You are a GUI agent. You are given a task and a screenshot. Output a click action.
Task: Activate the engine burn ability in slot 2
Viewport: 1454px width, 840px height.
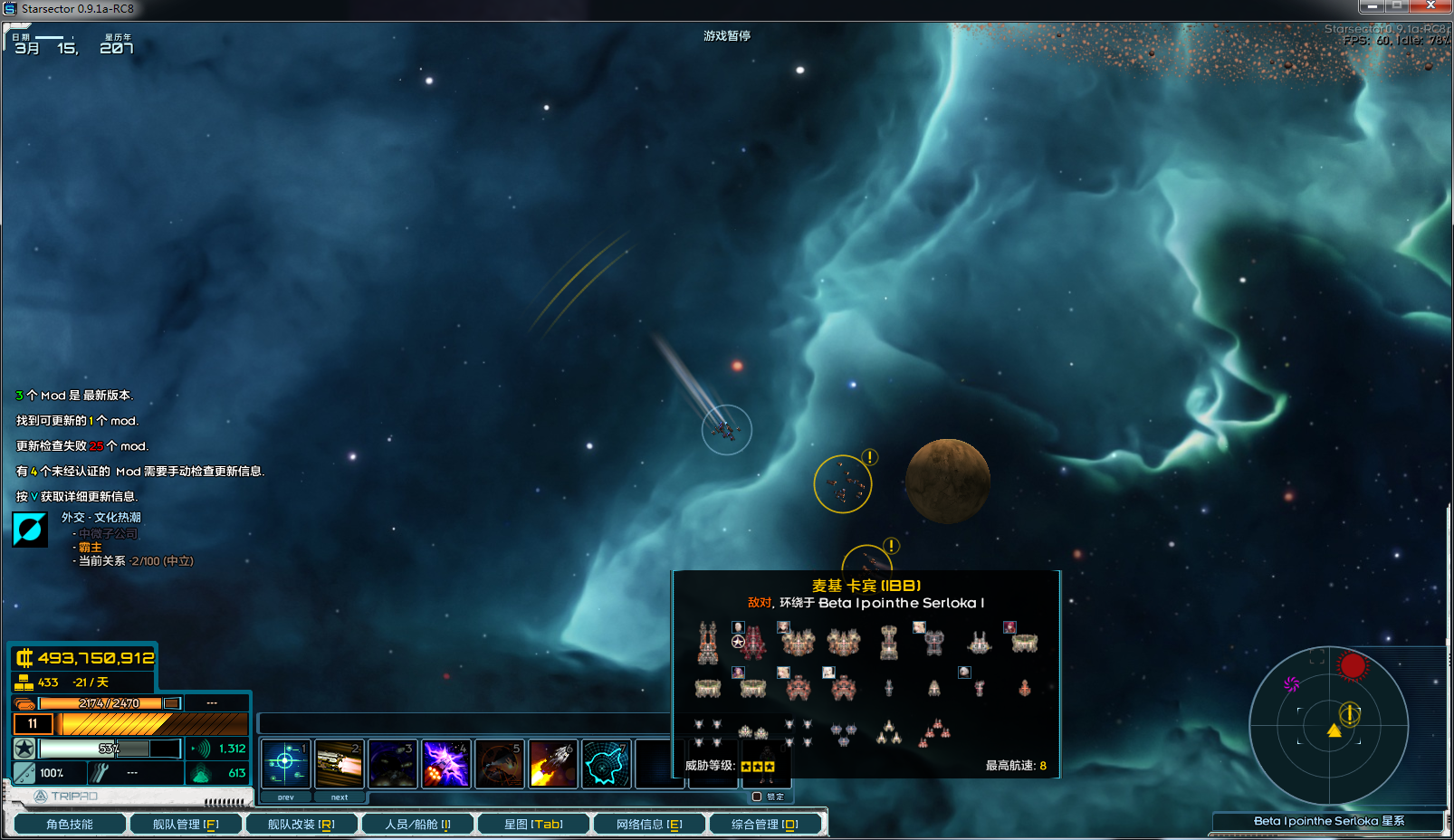click(340, 763)
